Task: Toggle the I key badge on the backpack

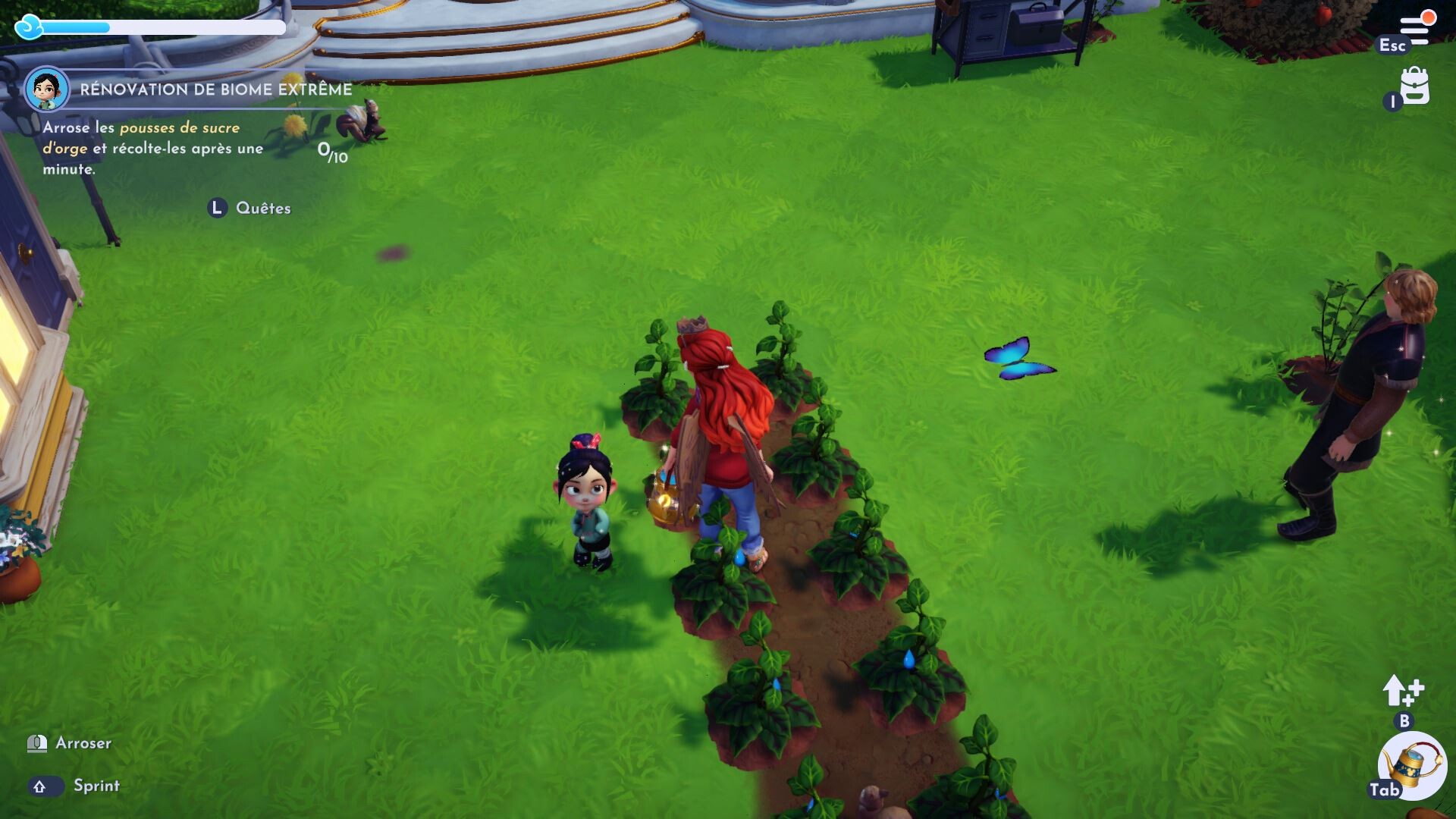Action: click(x=1392, y=102)
